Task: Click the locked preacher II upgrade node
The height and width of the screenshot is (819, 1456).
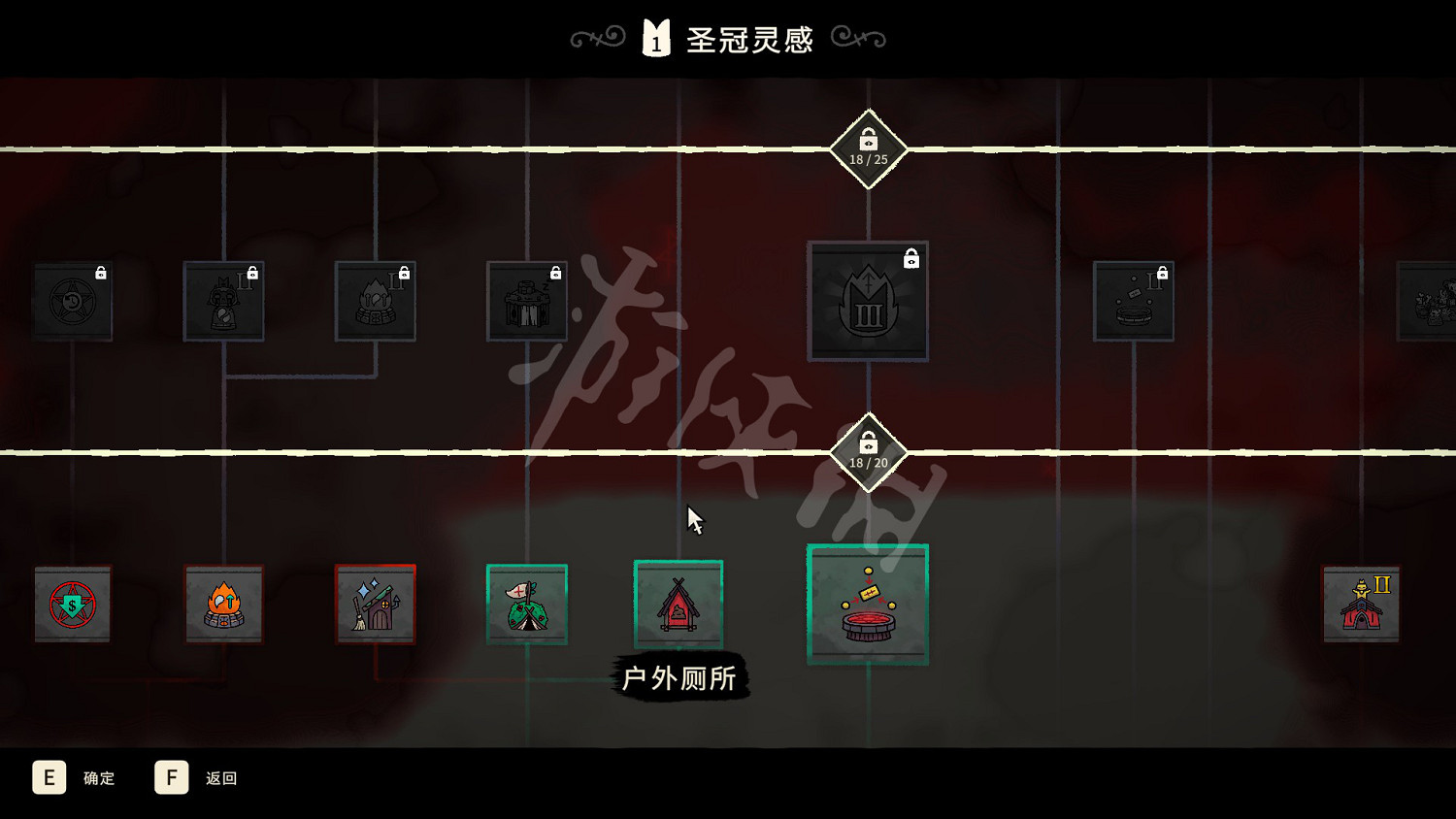Action: 224,301
